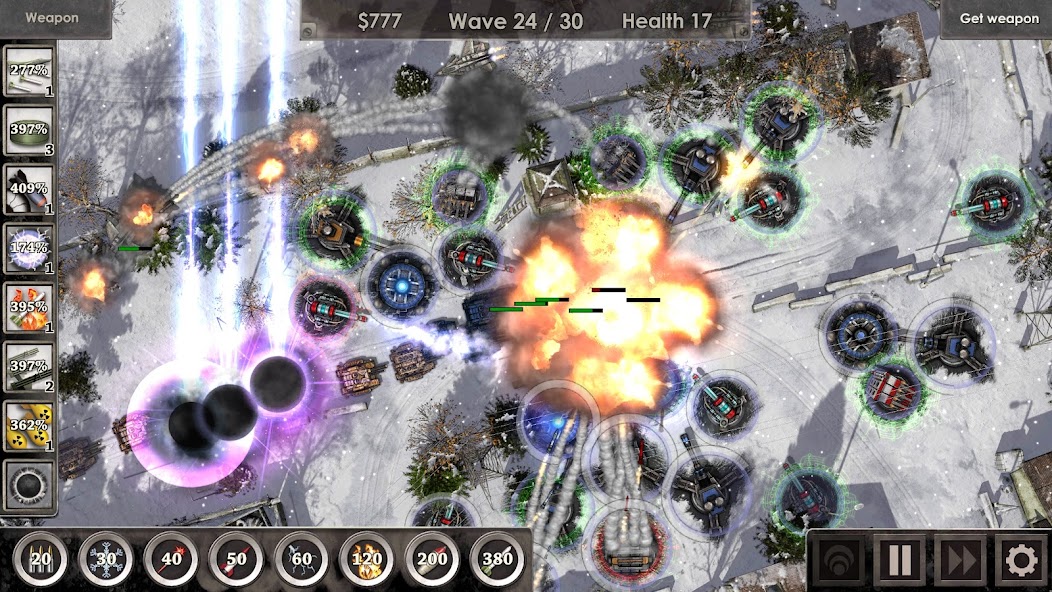The width and height of the screenshot is (1052, 592).
Task: Buy the 120-cost flame tower
Action: (x=366, y=559)
